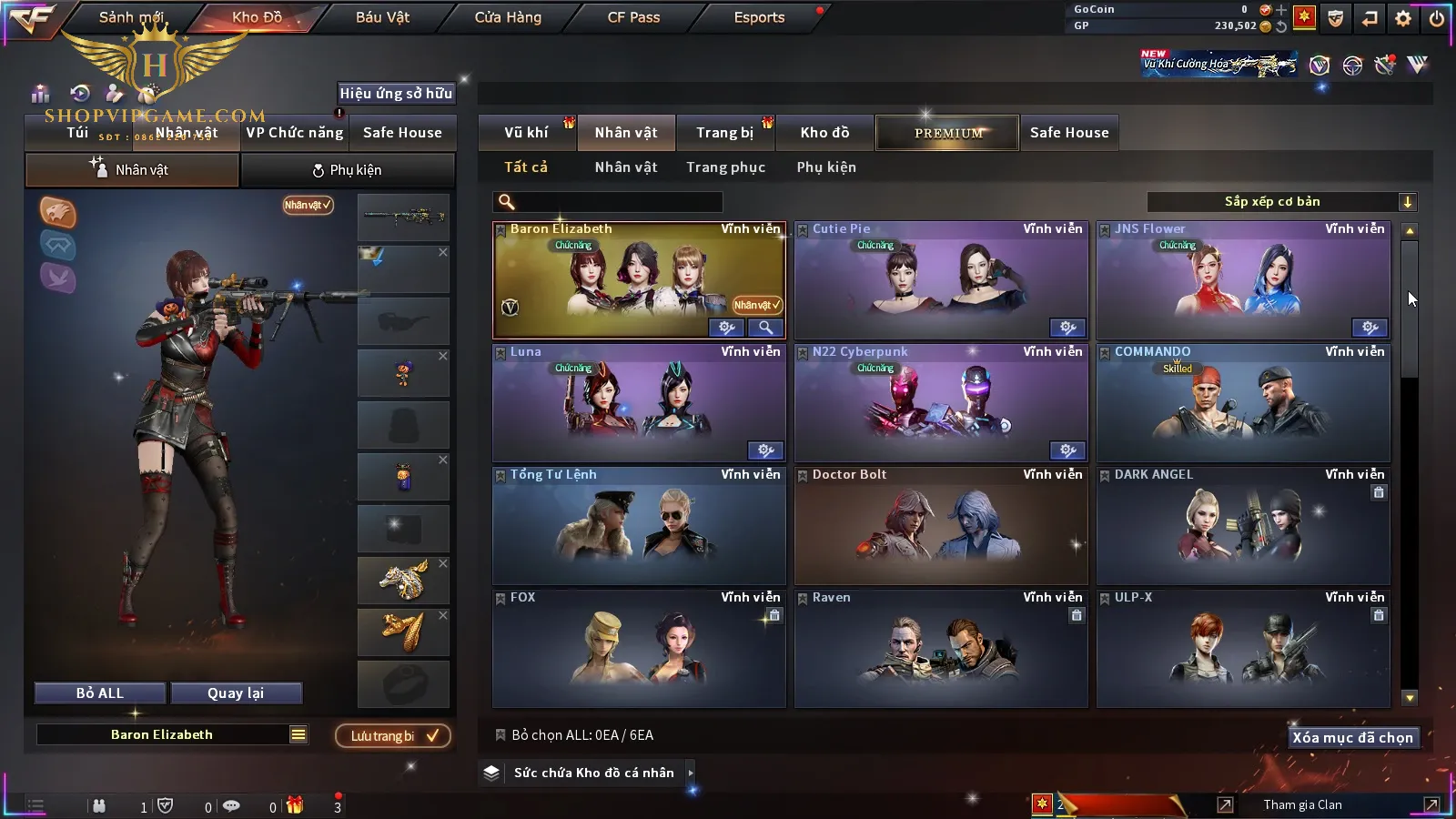The image size is (1456, 819).
Task: Filter by Trang phục category
Action: [x=725, y=167]
